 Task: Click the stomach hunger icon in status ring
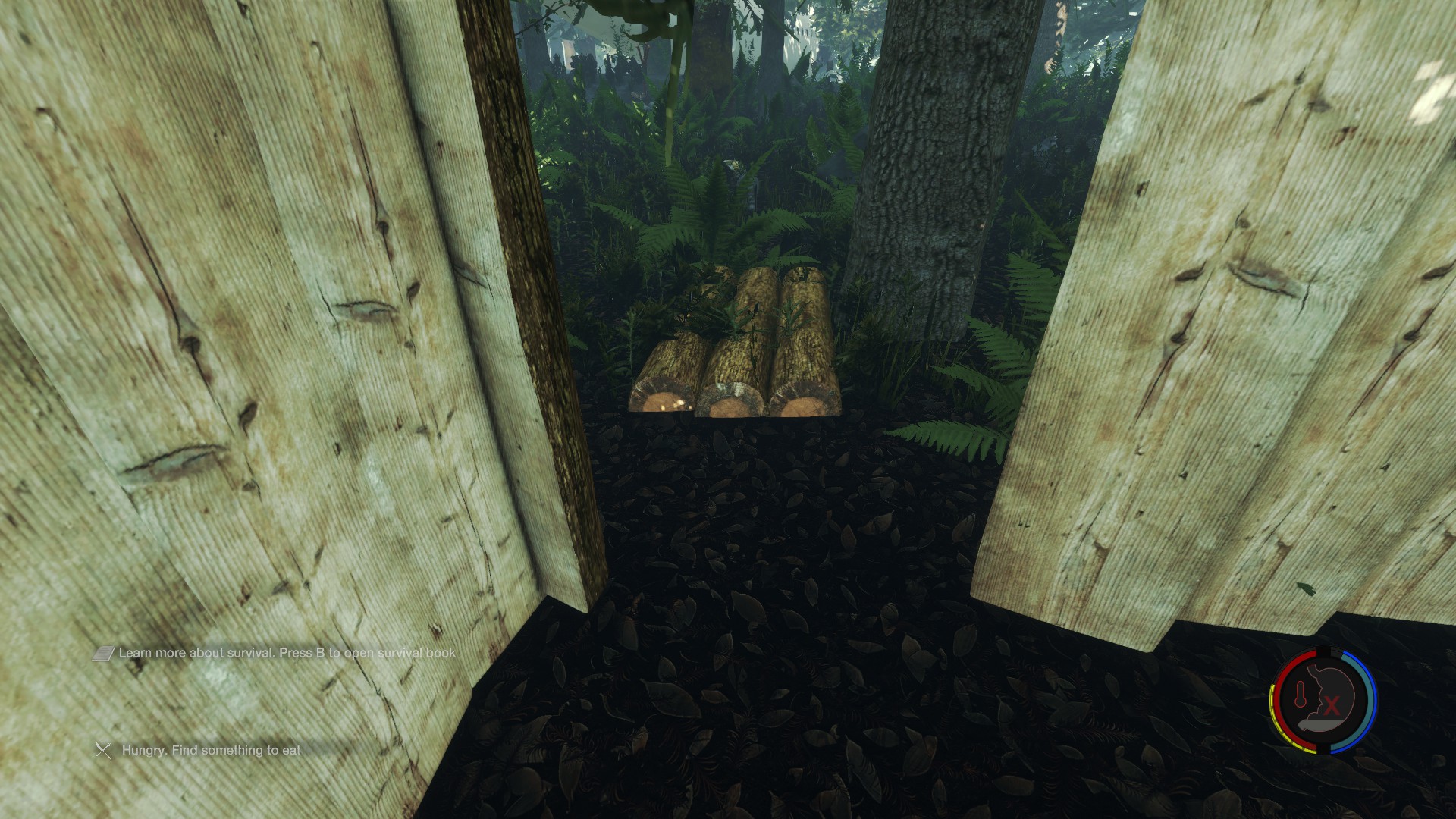[x=1329, y=702]
